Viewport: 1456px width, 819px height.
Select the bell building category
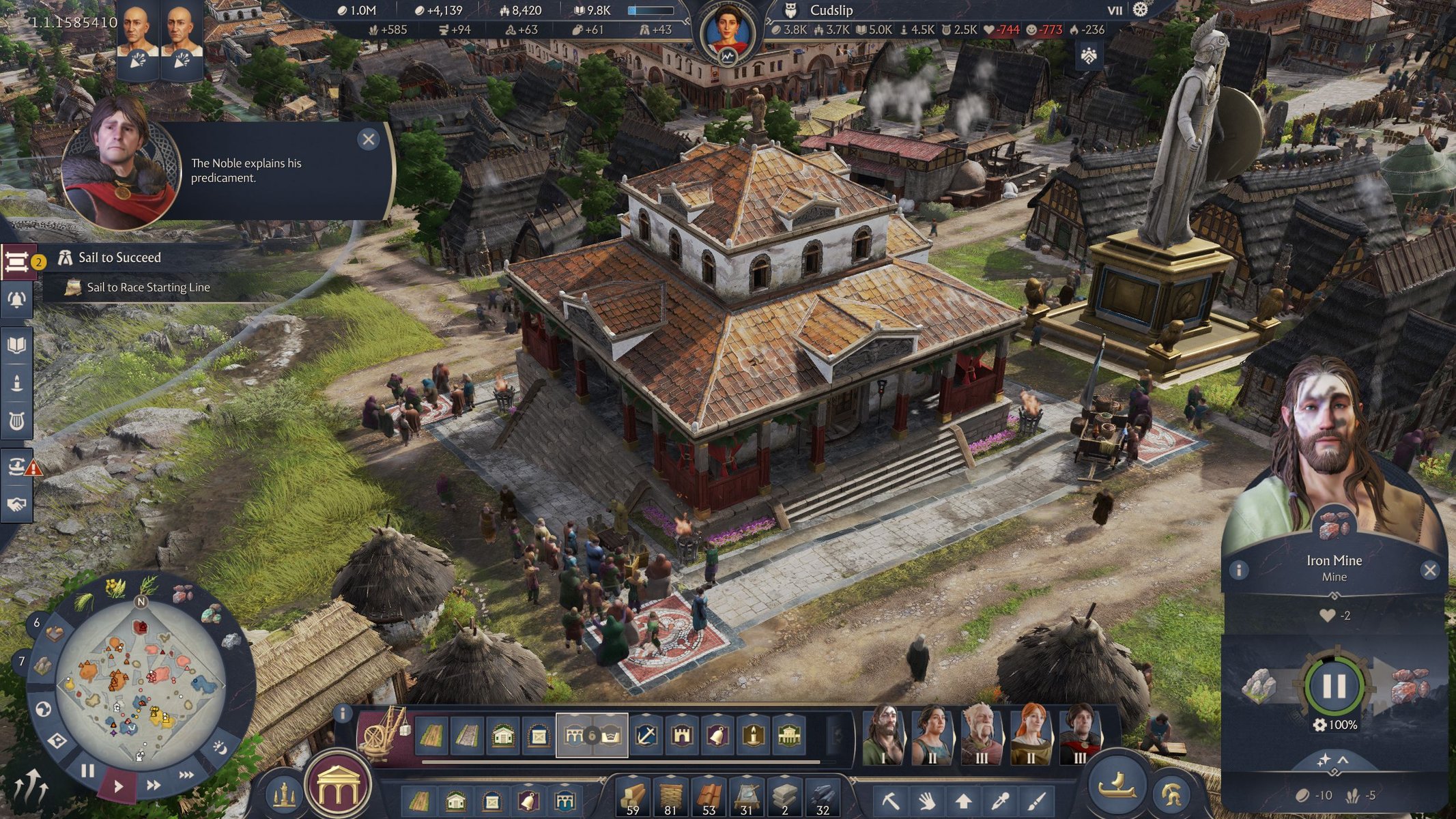(717, 736)
